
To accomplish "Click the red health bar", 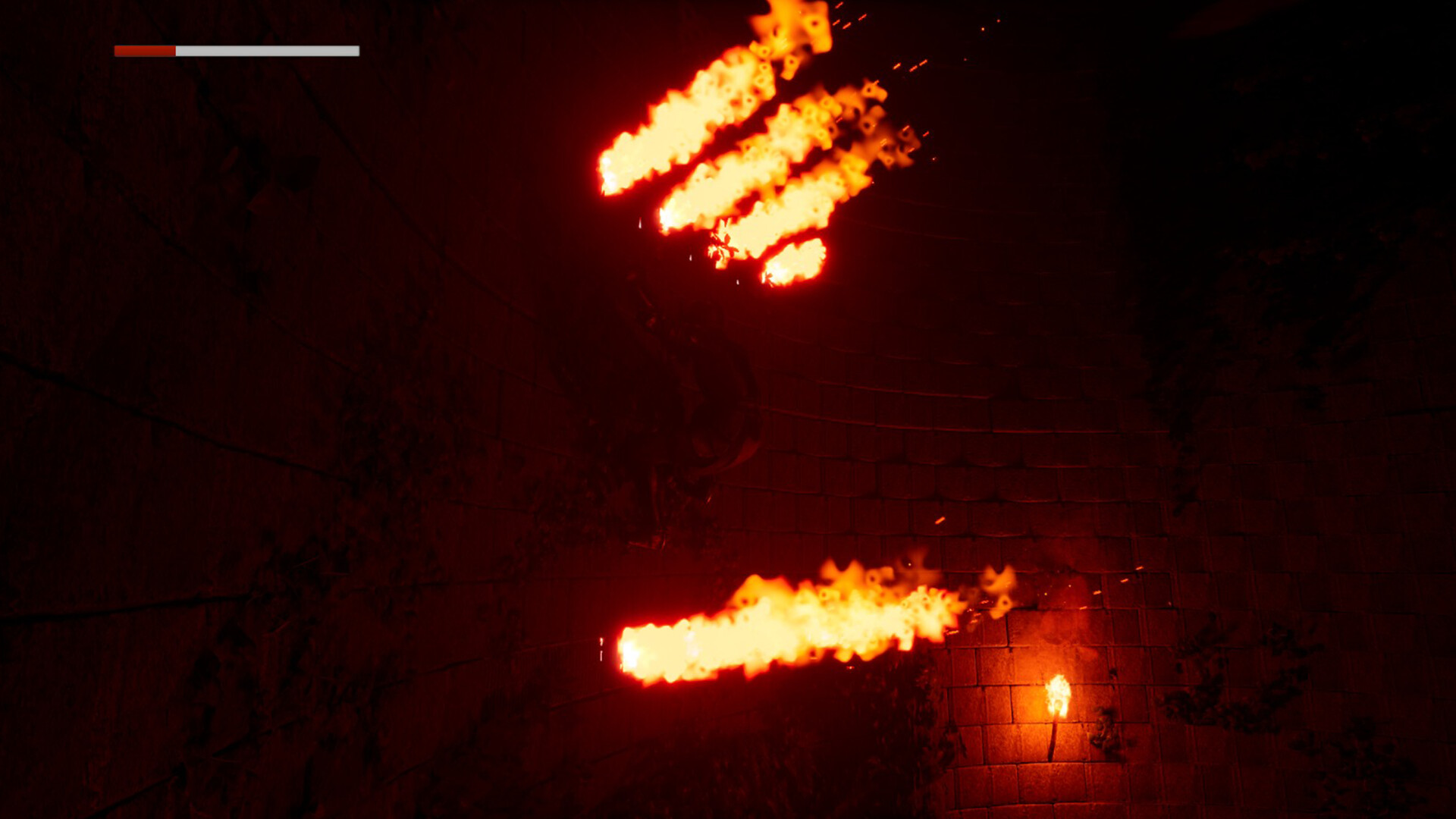I will (144, 52).
